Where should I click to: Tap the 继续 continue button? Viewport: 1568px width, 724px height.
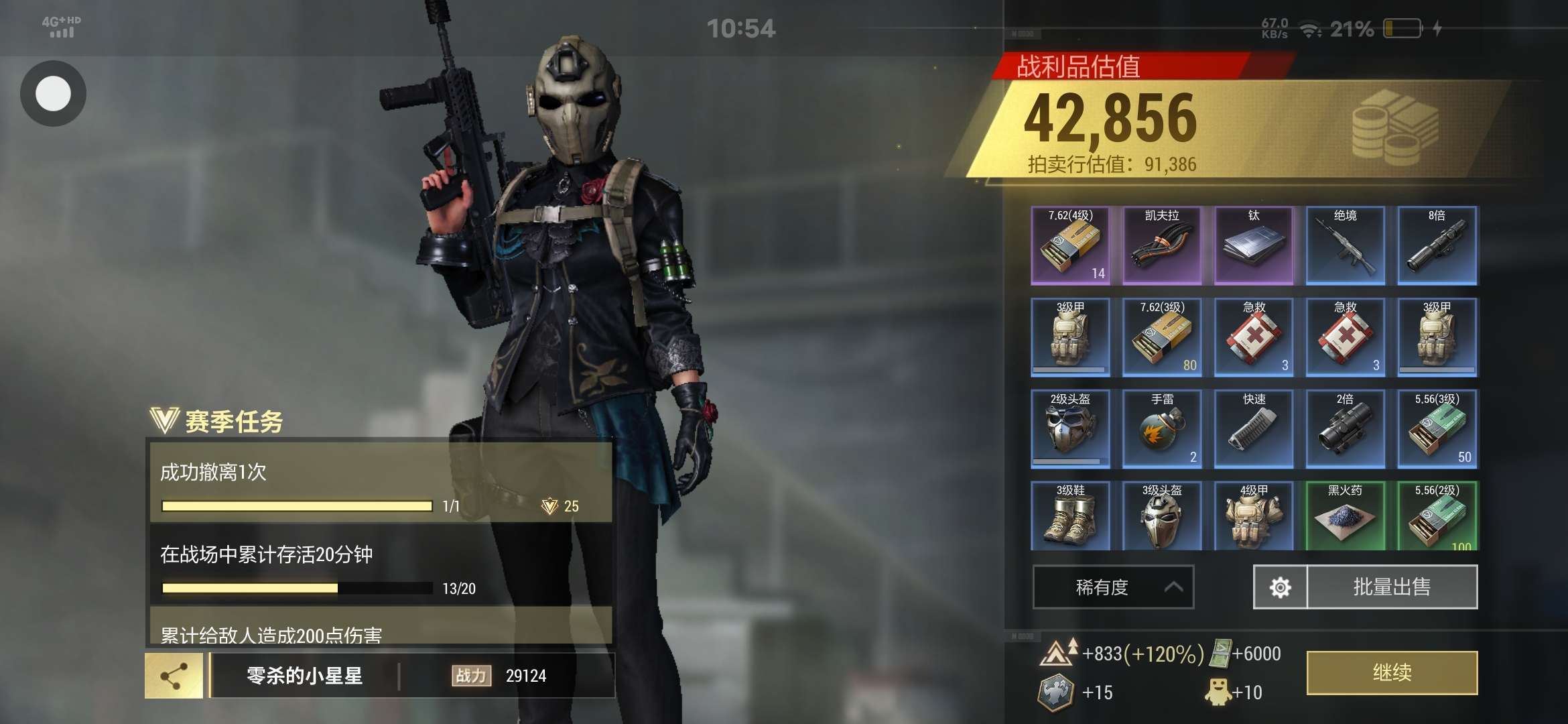tap(1392, 672)
